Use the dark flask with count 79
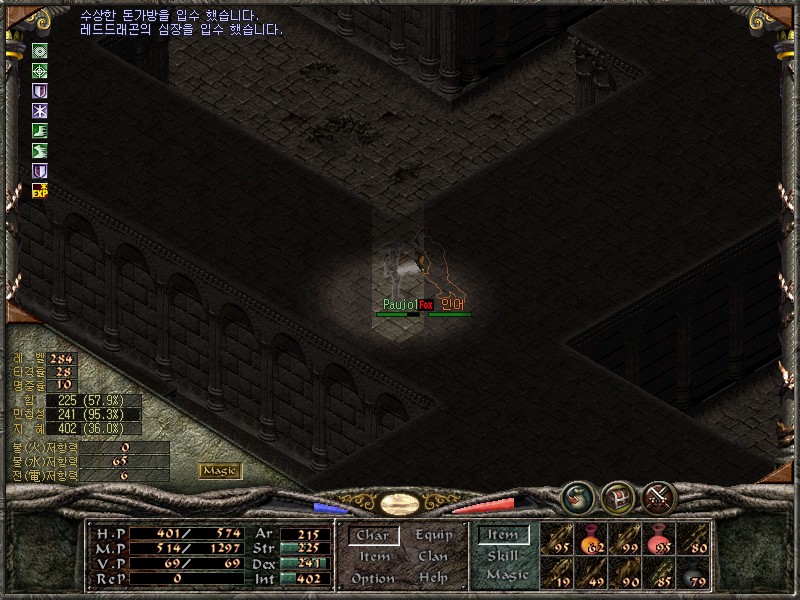 click(693, 573)
